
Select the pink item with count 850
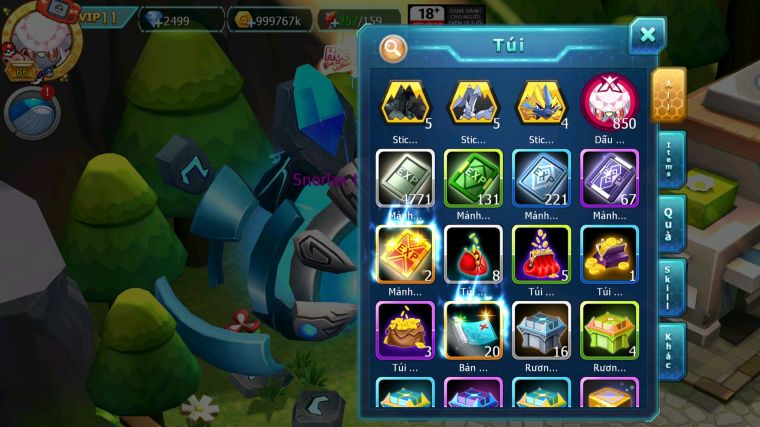(x=609, y=101)
